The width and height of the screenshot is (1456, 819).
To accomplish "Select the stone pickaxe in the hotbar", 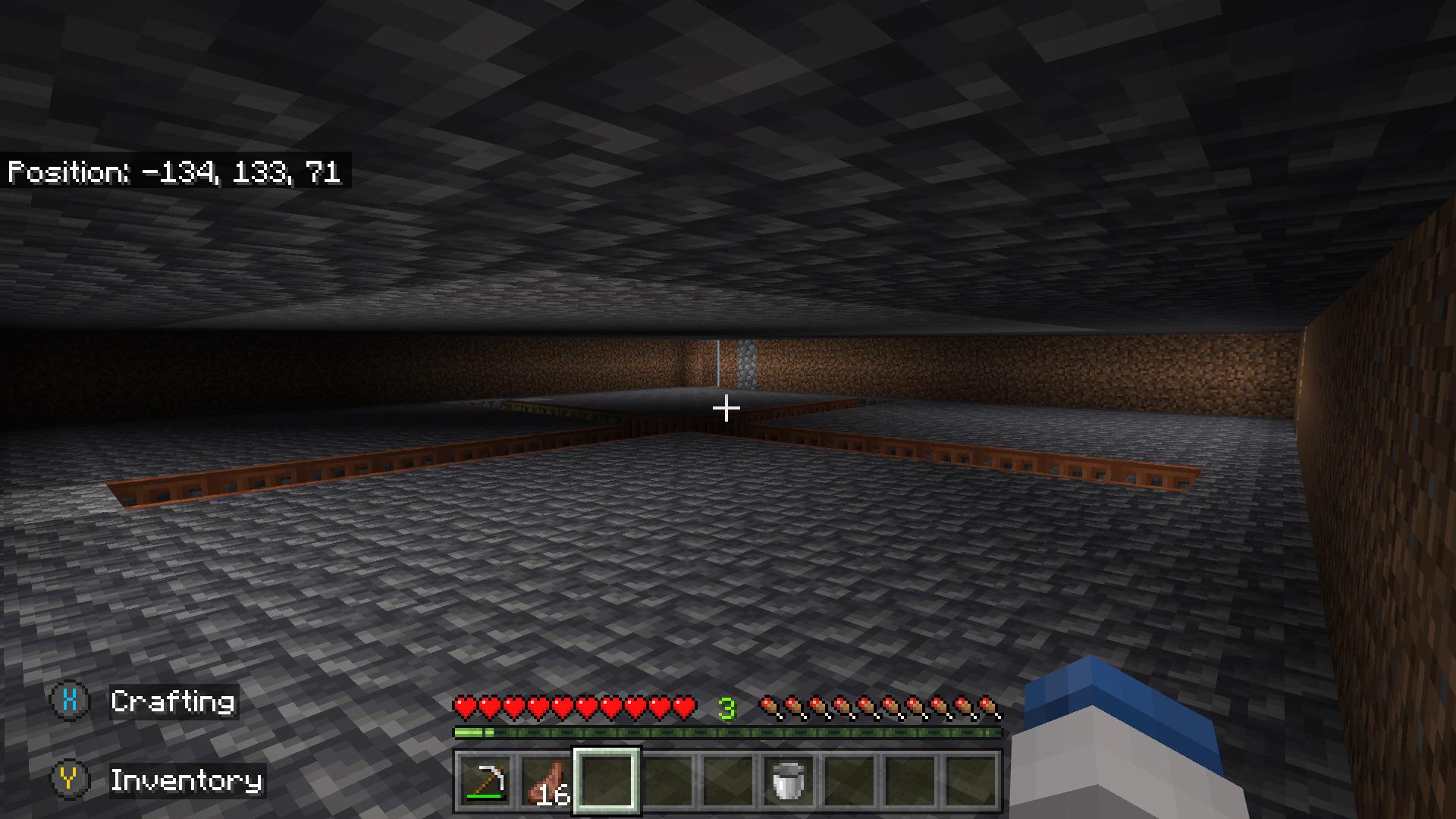I will point(485,782).
